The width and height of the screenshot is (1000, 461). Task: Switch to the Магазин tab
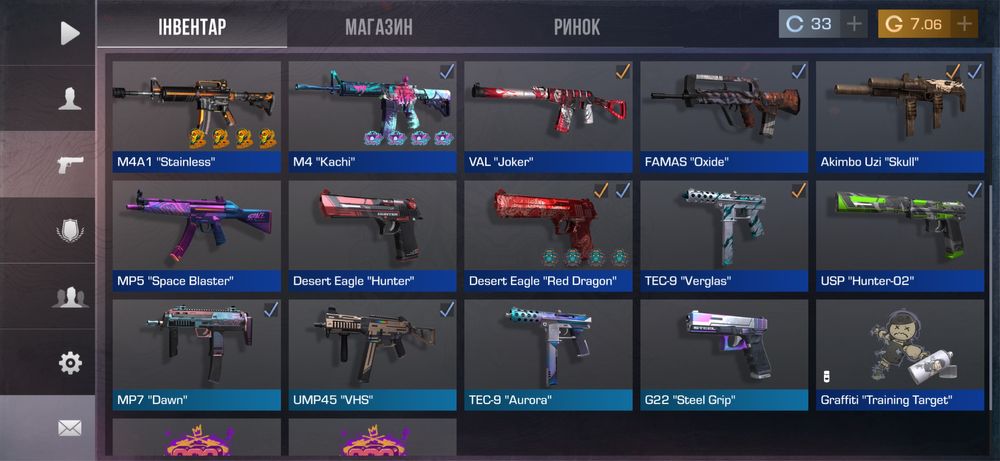378,27
